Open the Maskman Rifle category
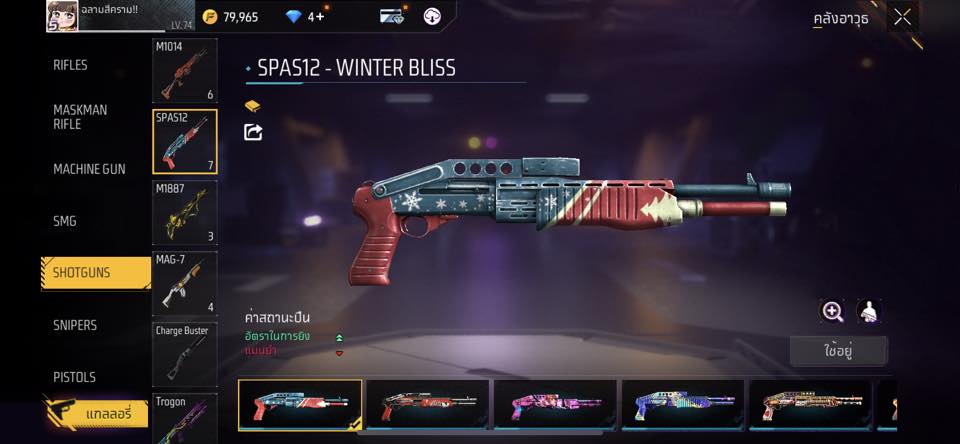Screen dimensions: 960x444 click(80, 117)
